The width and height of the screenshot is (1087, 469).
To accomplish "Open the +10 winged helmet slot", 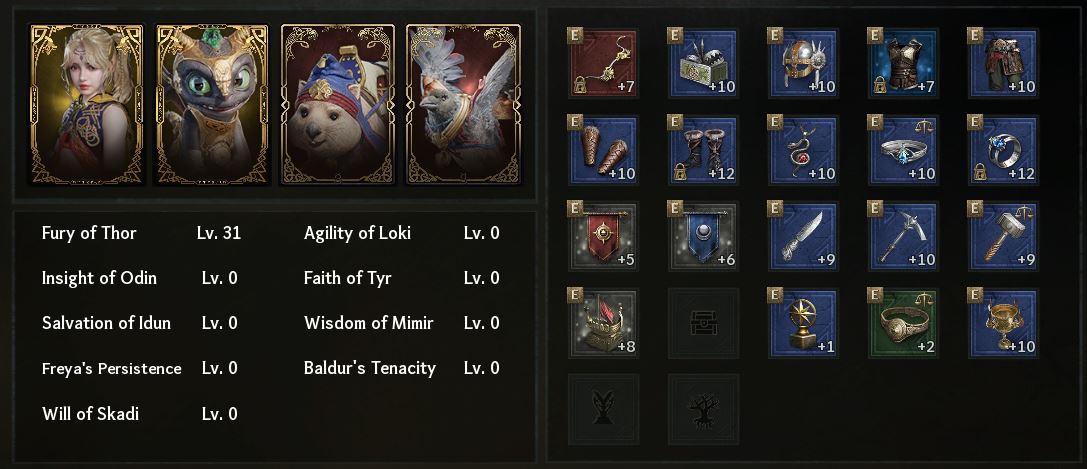I will click(803, 63).
